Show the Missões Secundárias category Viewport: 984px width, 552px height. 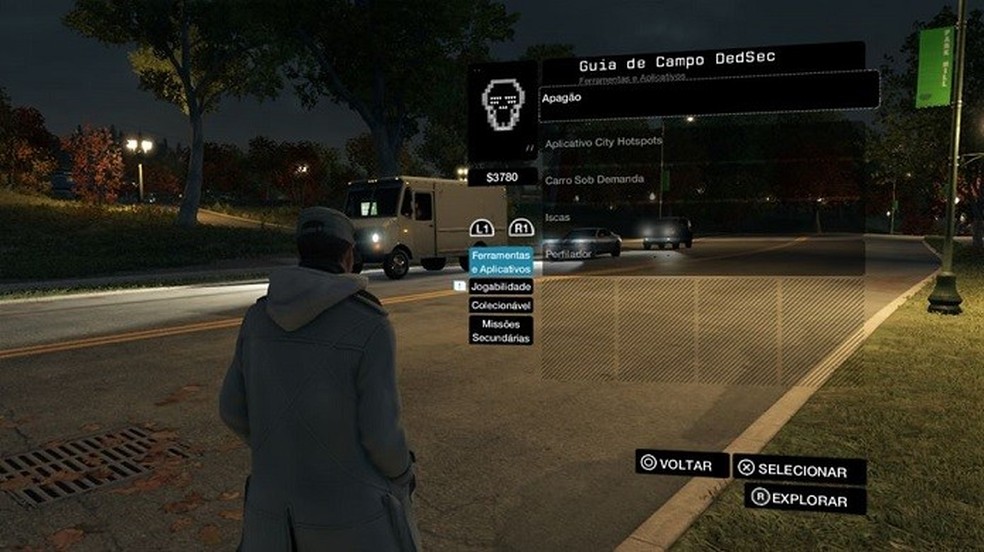click(x=501, y=330)
